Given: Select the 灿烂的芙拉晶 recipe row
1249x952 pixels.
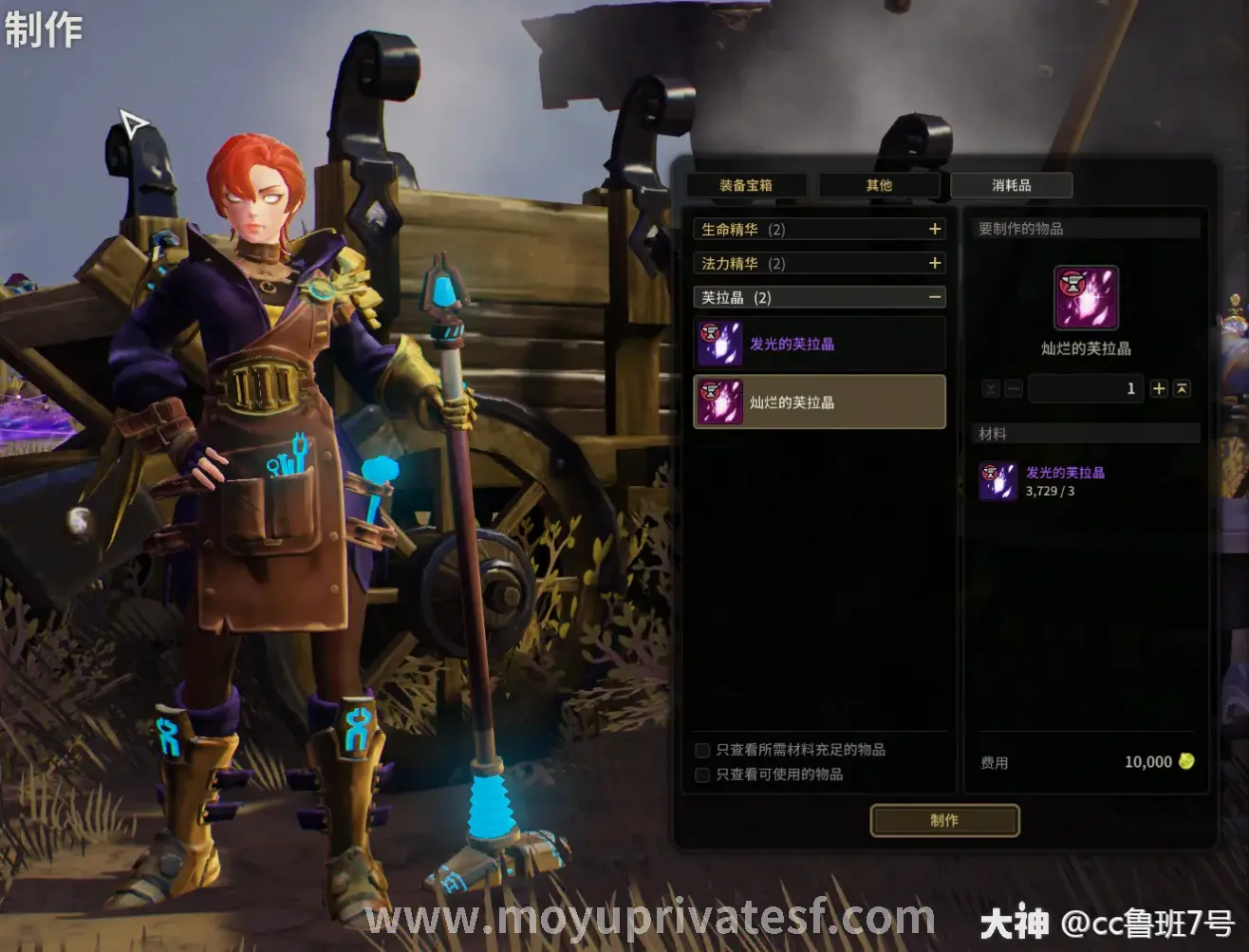Looking at the screenshot, I should [819, 402].
